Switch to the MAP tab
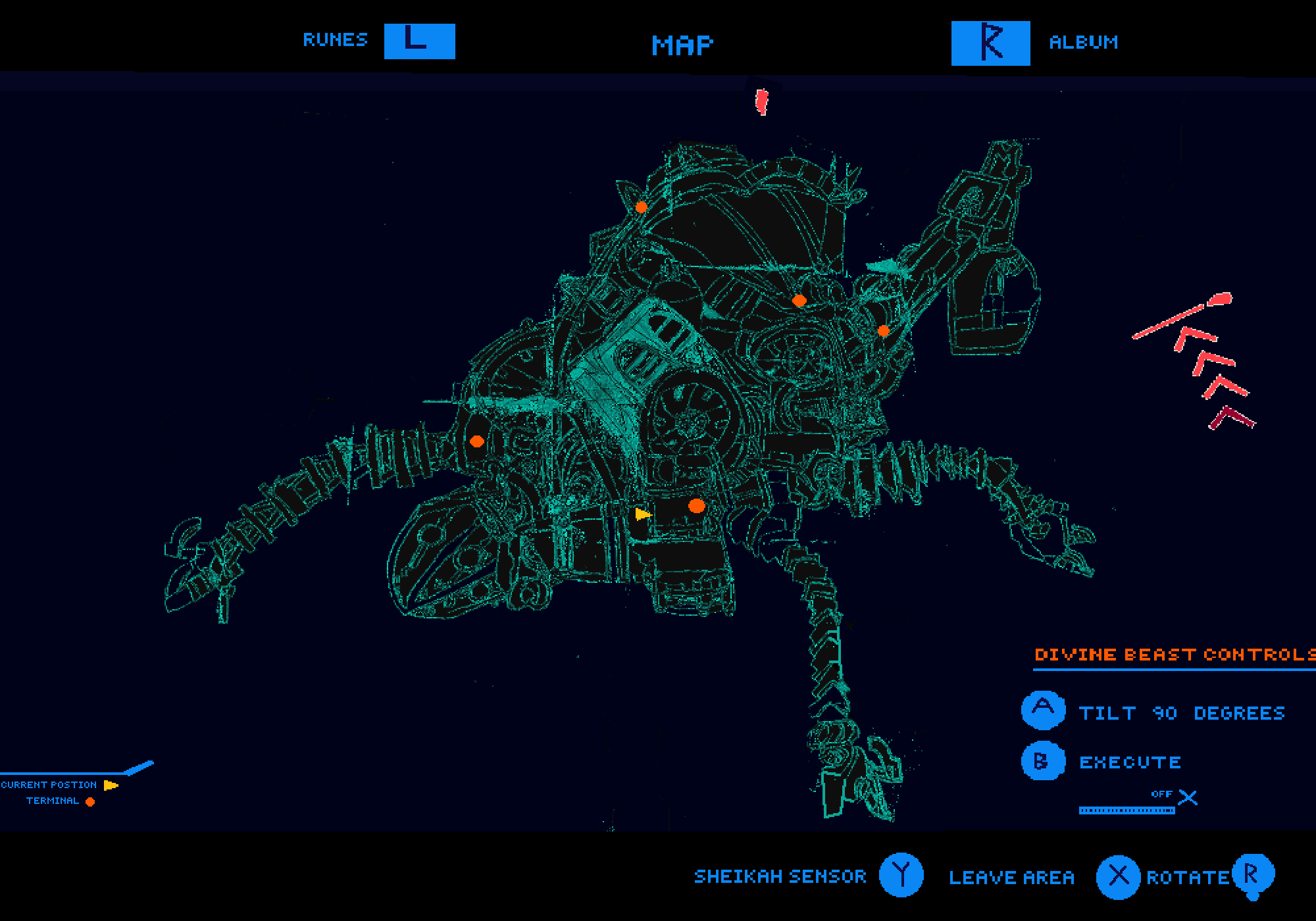Viewport: 1316px width, 921px height. pyautogui.click(x=682, y=45)
